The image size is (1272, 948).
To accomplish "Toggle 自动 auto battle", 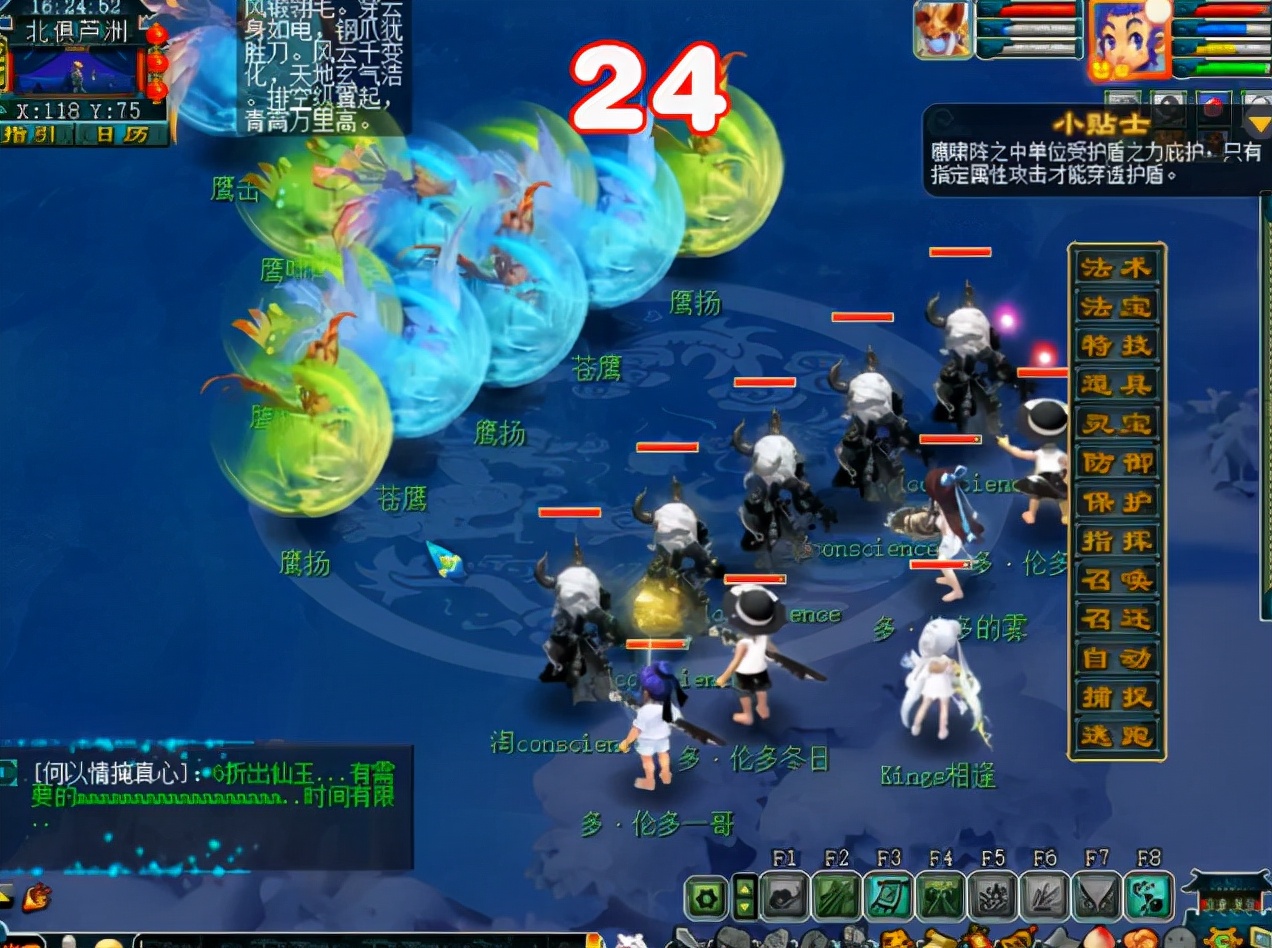I will (1116, 658).
